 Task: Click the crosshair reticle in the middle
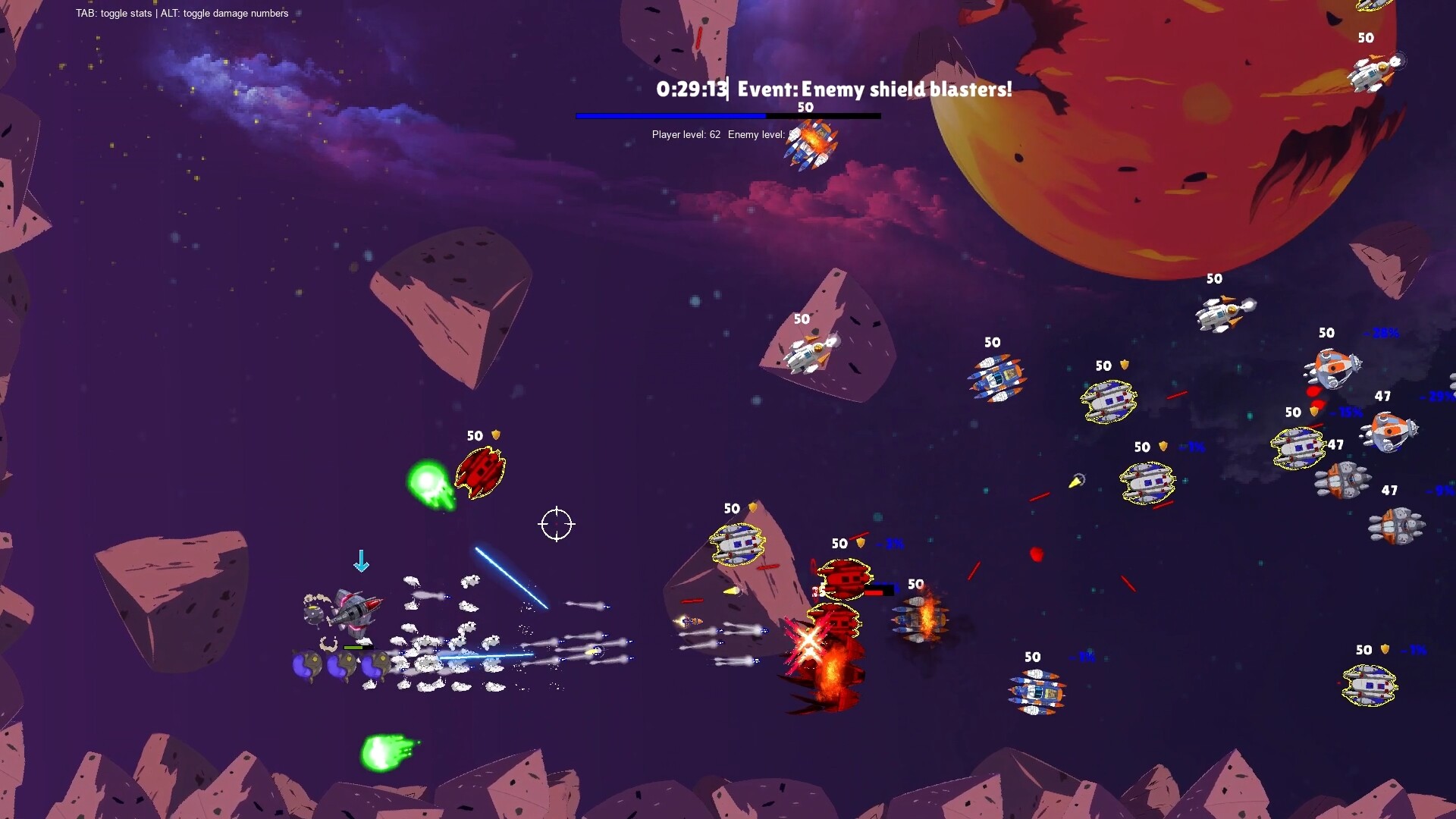[x=558, y=525]
